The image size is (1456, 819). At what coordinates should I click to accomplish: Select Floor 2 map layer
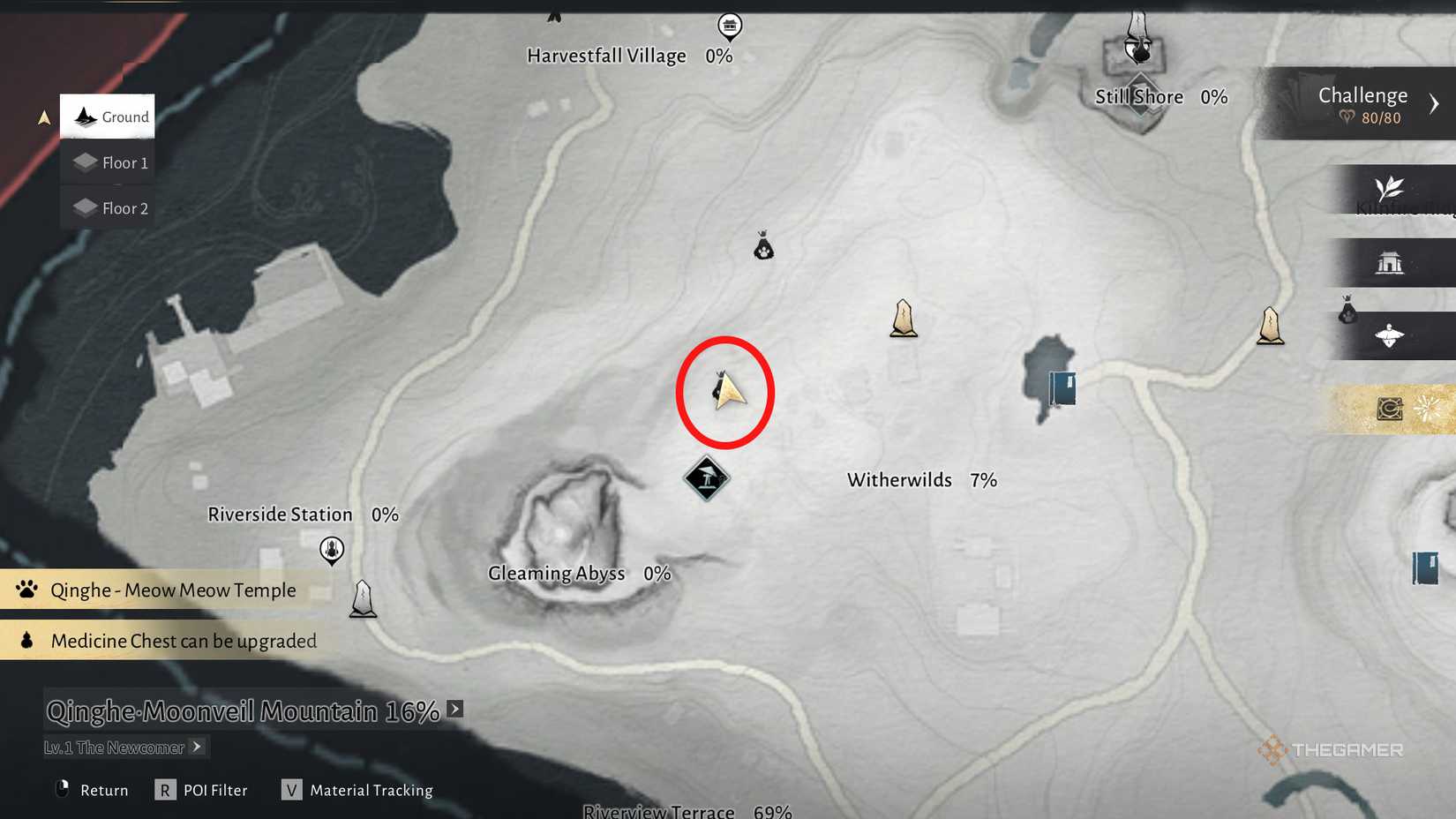108,207
